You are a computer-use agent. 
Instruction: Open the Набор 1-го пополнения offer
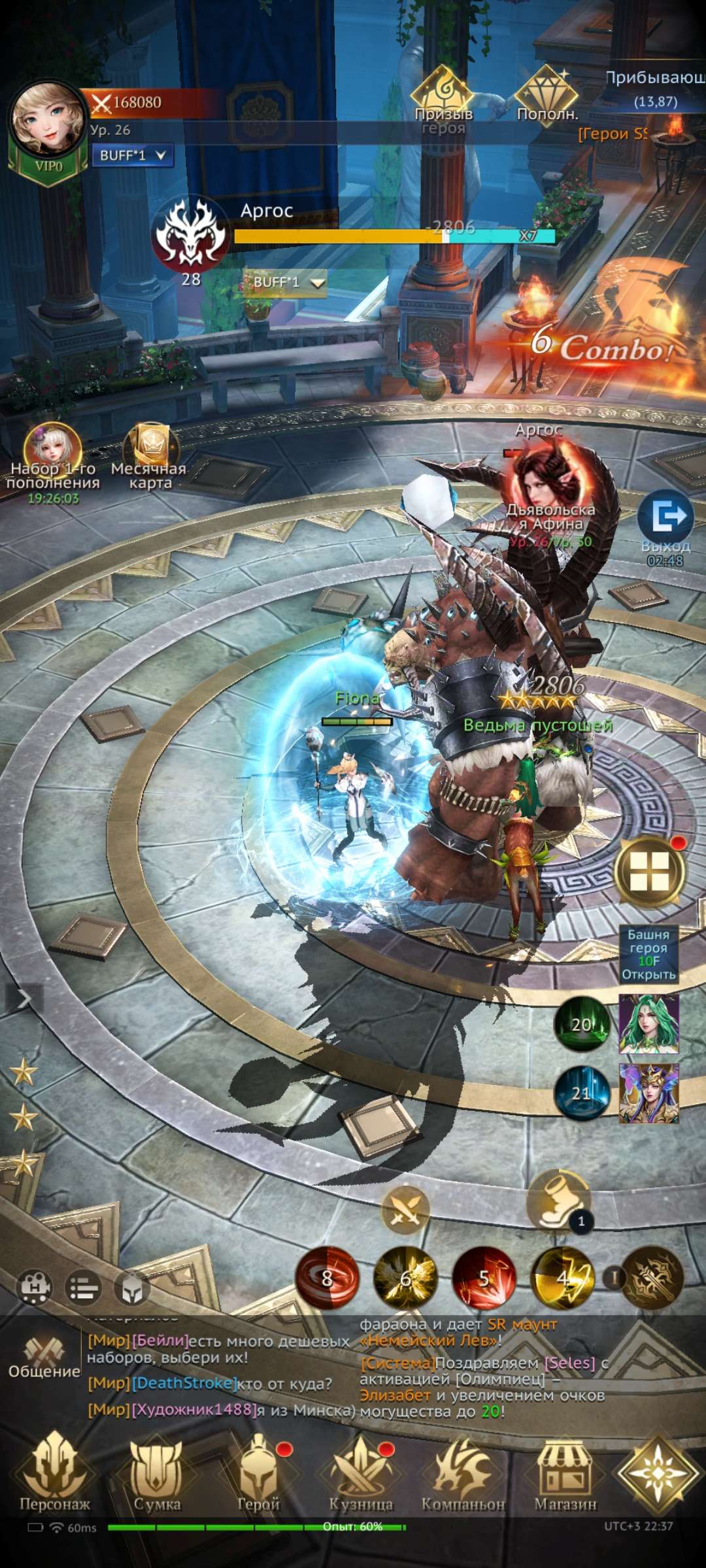coord(52,457)
